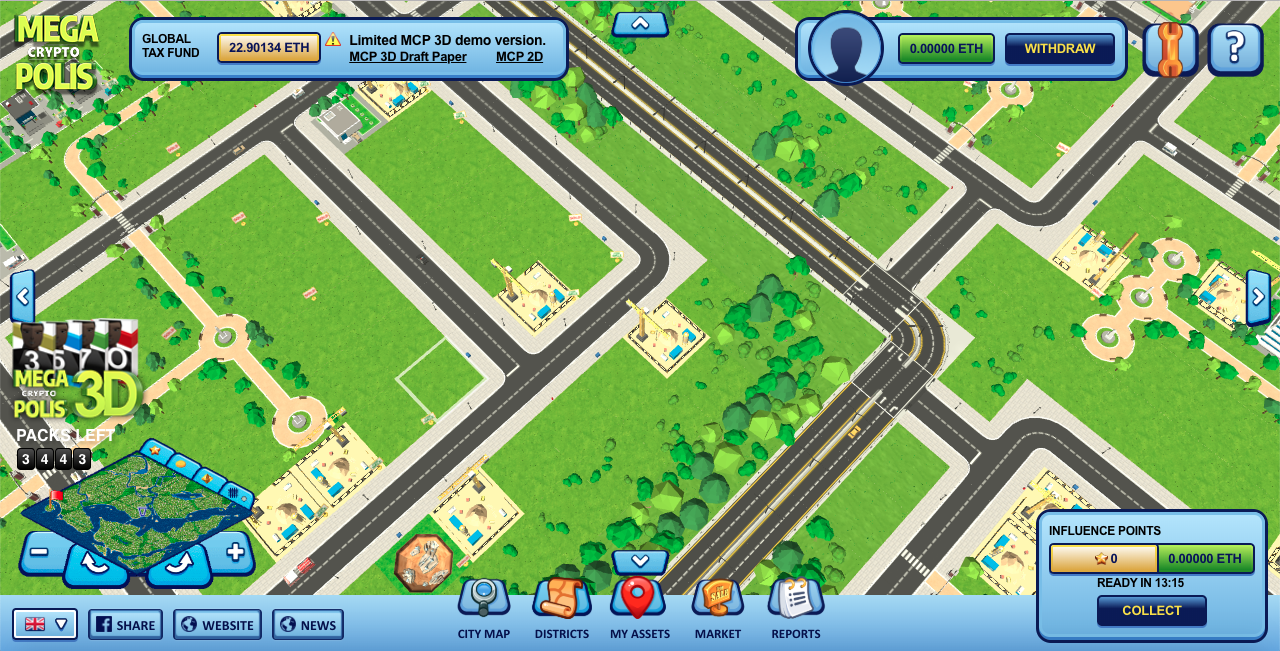This screenshot has height=651, width=1280.
Task: Open the City Map view
Action: 484,604
